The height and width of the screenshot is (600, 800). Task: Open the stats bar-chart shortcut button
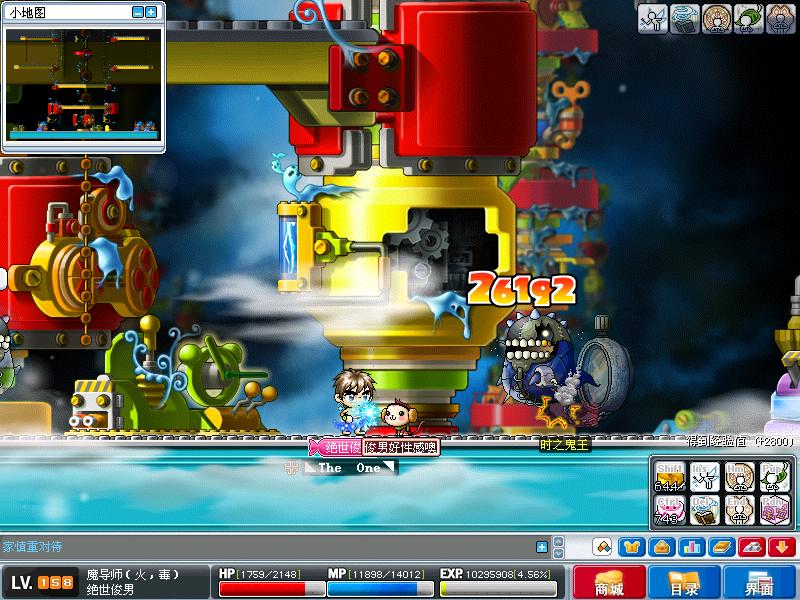coord(691,547)
